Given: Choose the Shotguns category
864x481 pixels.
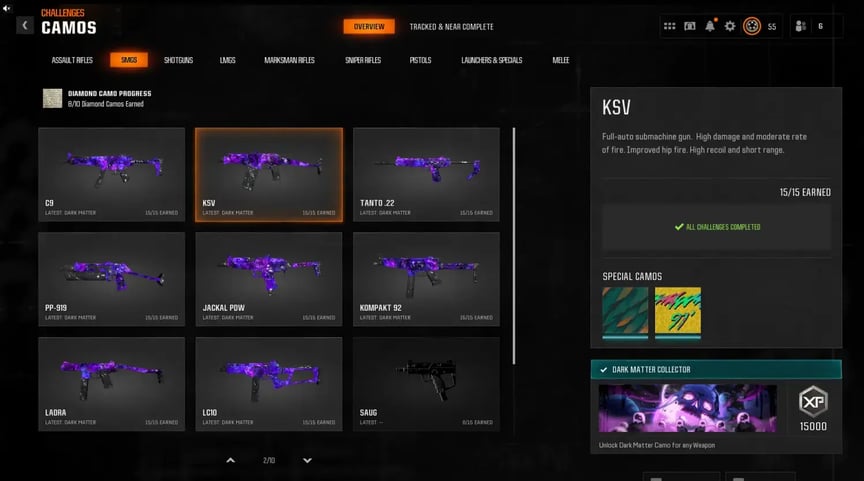Looking at the screenshot, I should tap(178, 60).
